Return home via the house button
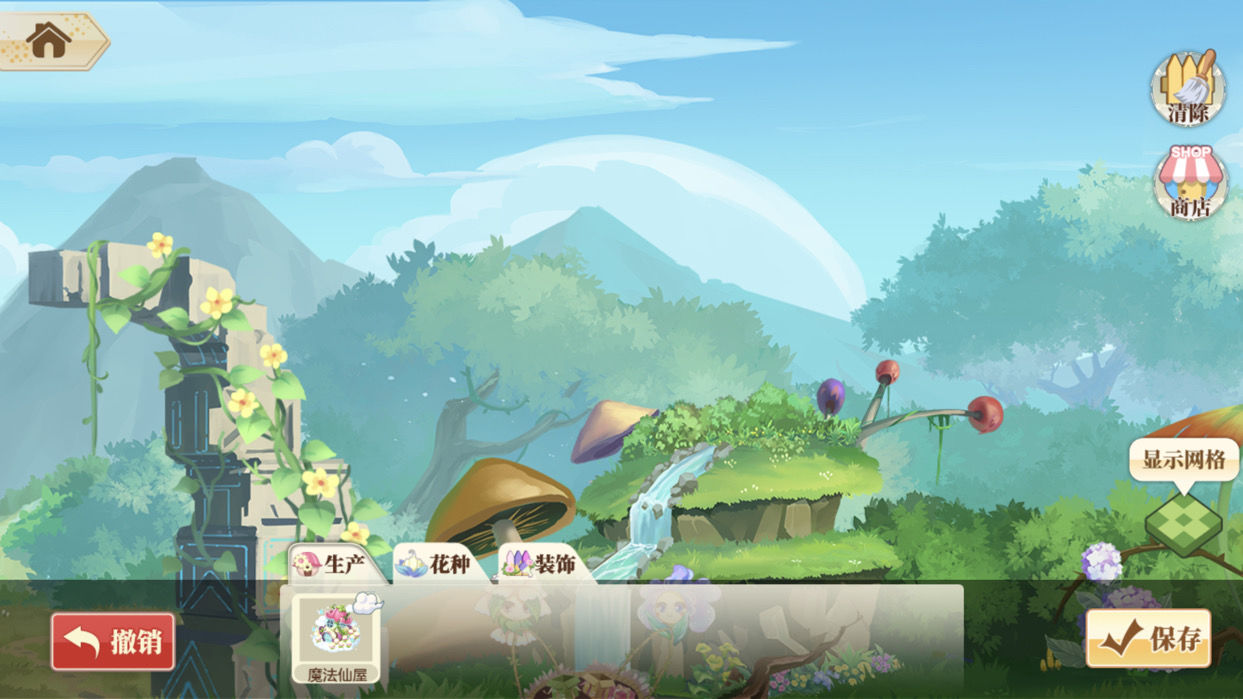The height and width of the screenshot is (699, 1243). click(x=49, y=41)
